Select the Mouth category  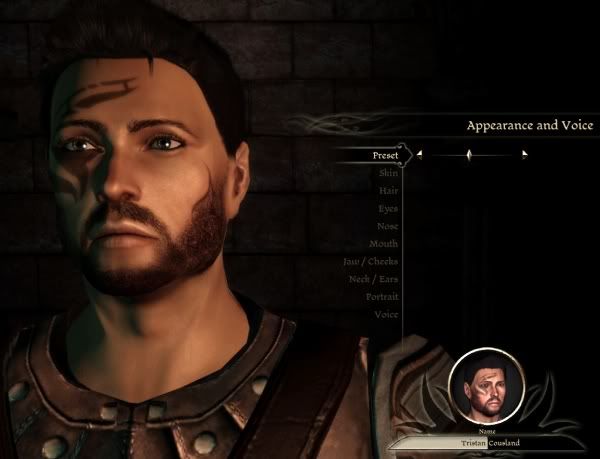click(x=385, y=244)
